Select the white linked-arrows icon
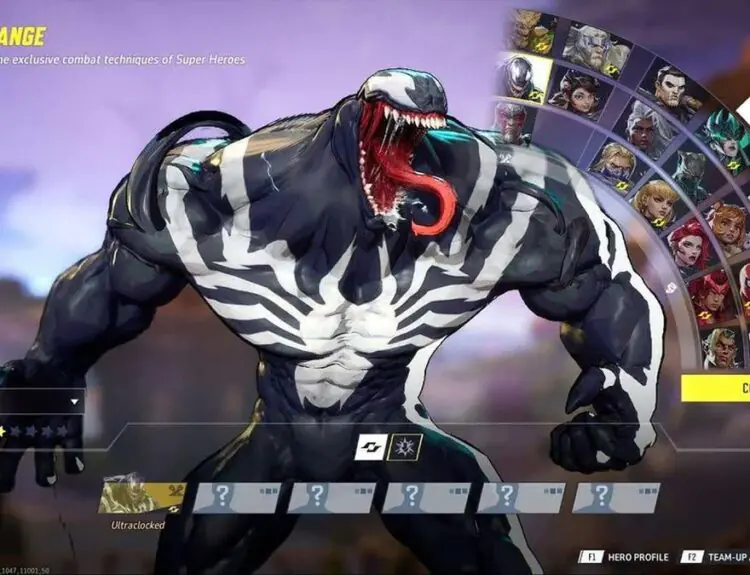The height and width of the screenshot is (575, 750). 371,447
